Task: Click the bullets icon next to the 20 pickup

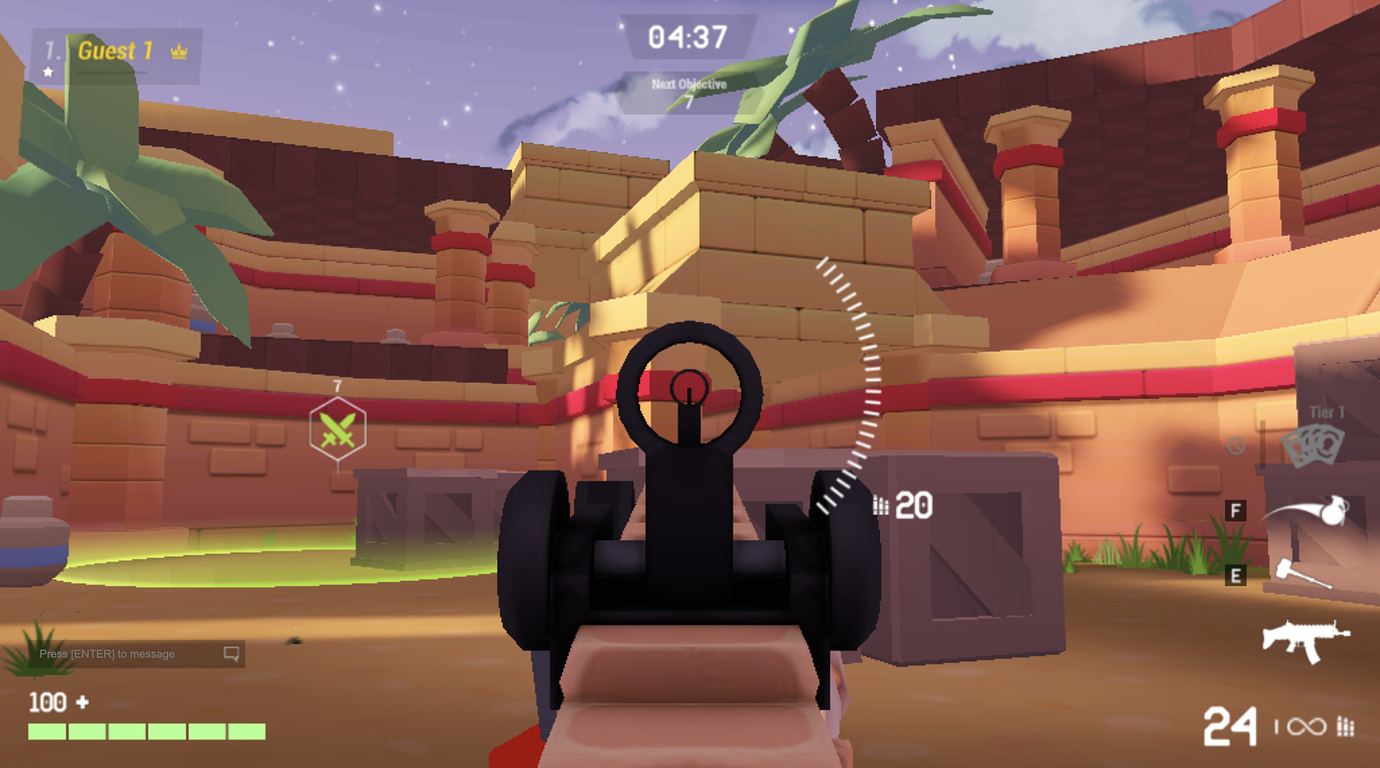Action: point(881,505)
